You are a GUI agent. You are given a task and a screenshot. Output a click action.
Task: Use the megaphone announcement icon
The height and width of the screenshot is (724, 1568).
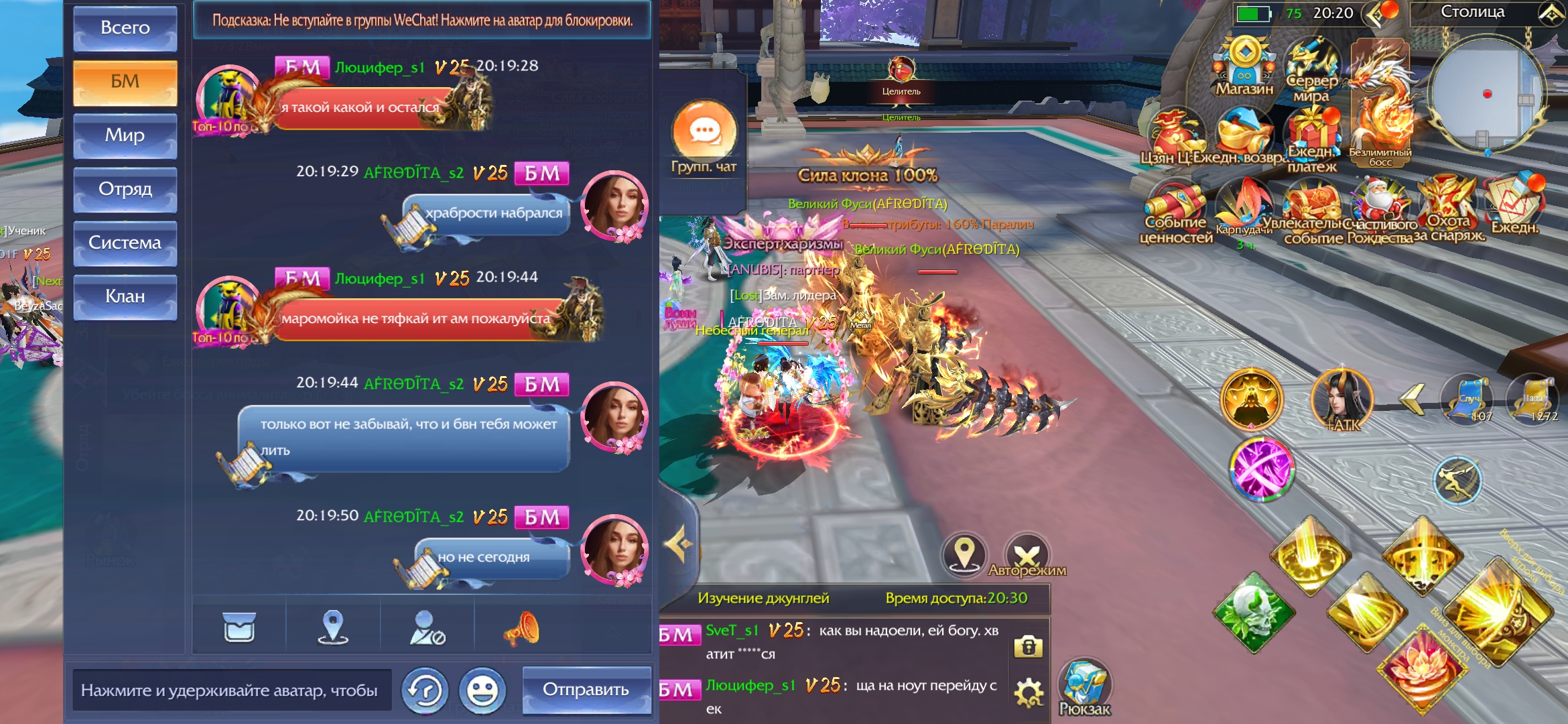pos(521,628)
